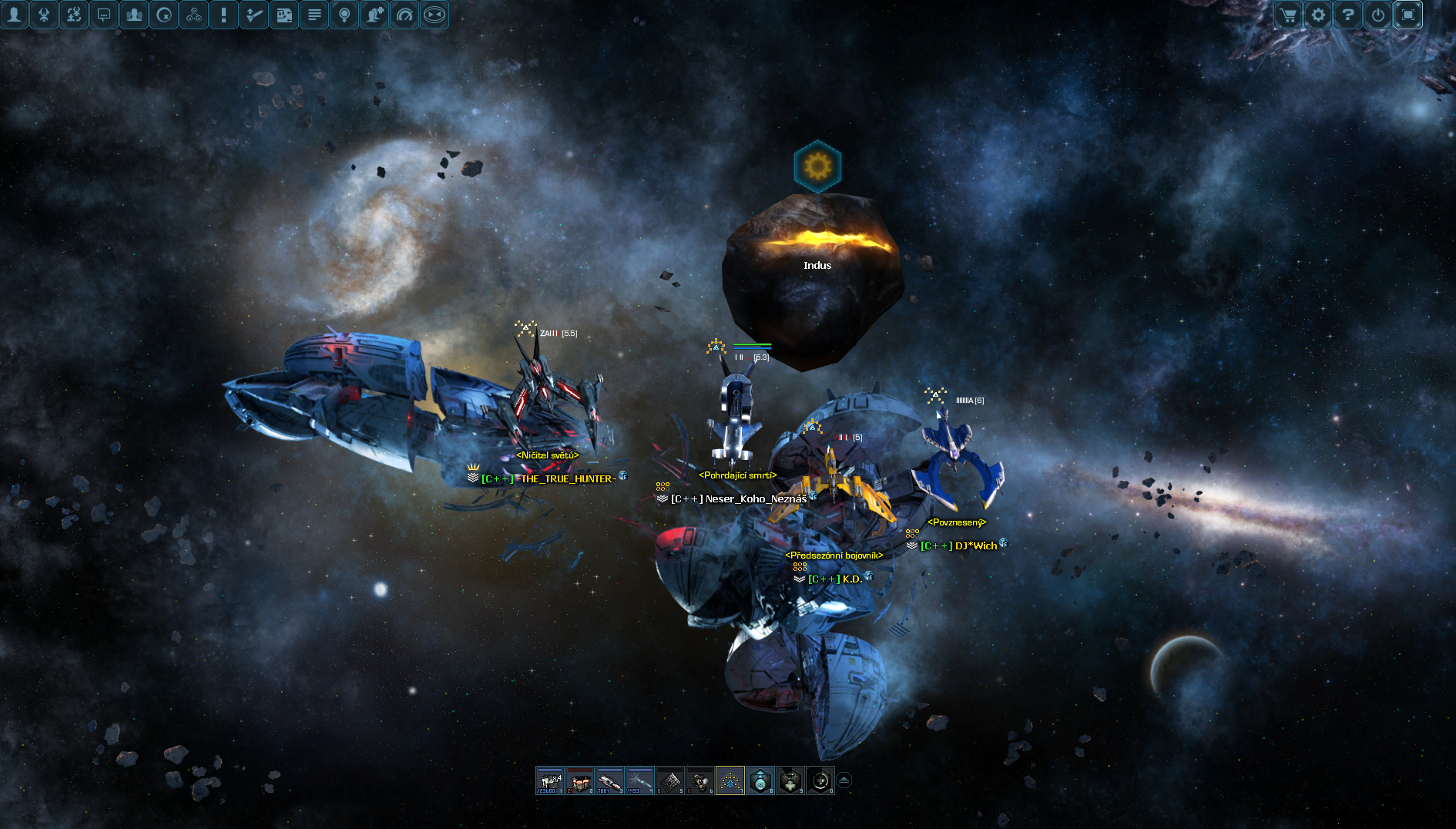This screenshot has width=1456, height=829.
Task: Click the power logout button
Action: (1377, 15)
